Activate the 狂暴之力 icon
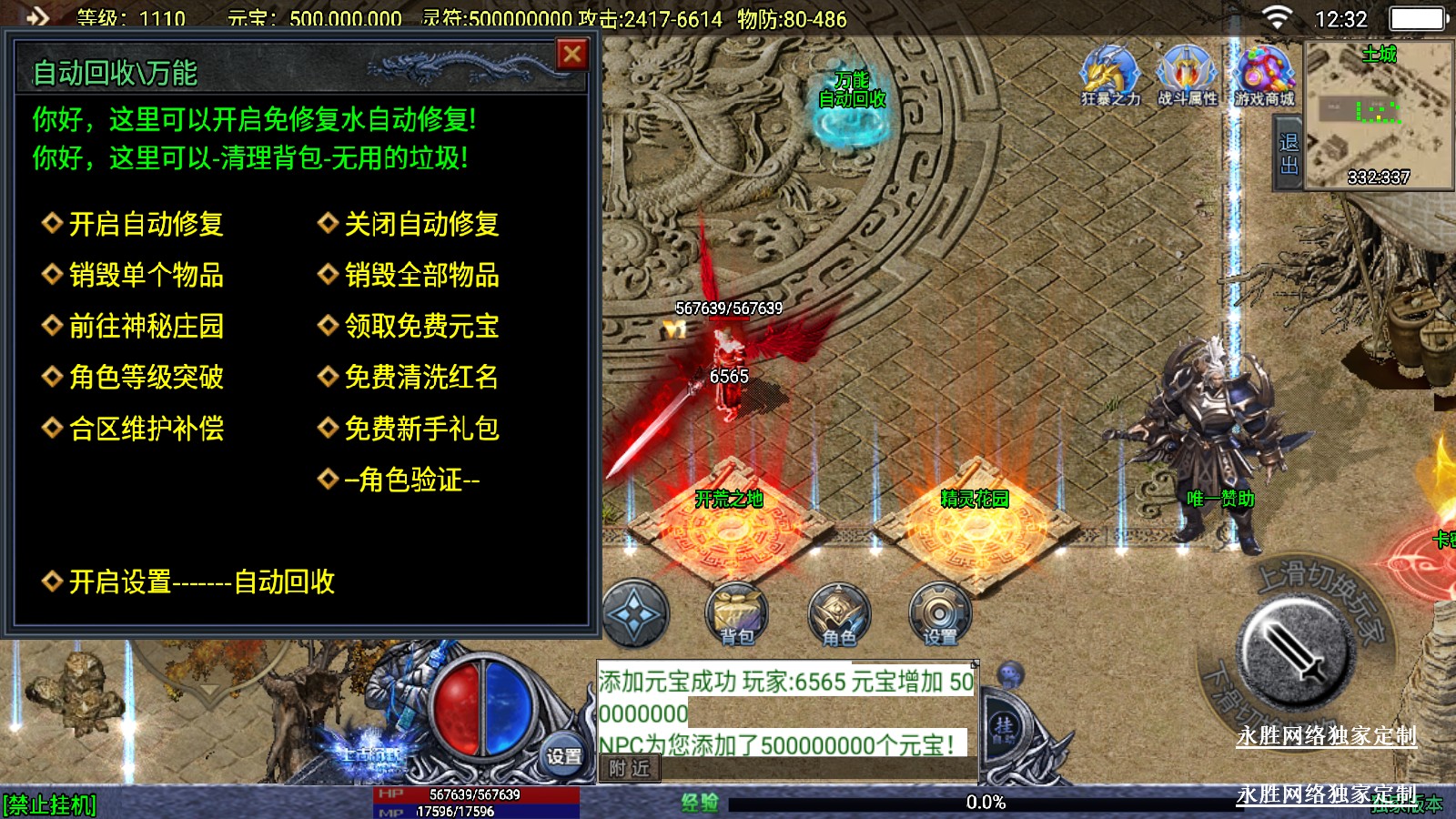 (x=1110, y=75)
